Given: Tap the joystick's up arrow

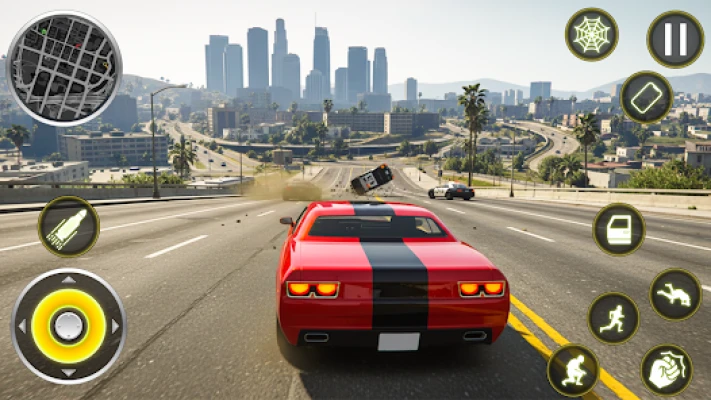Looking at the screenshot, I should click(x=68, y=281).
